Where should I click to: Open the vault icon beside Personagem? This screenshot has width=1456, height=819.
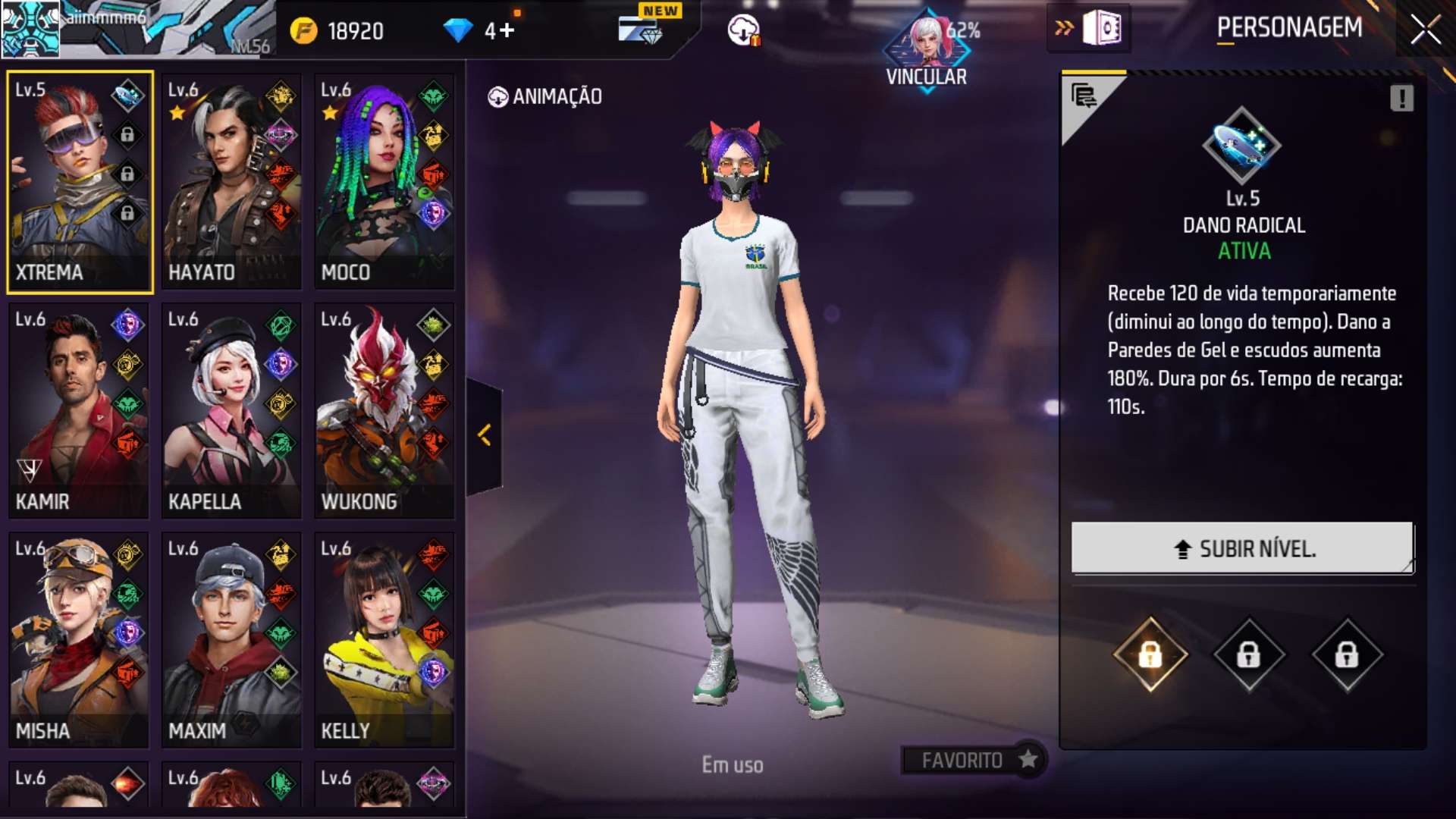click(1102, 29)
